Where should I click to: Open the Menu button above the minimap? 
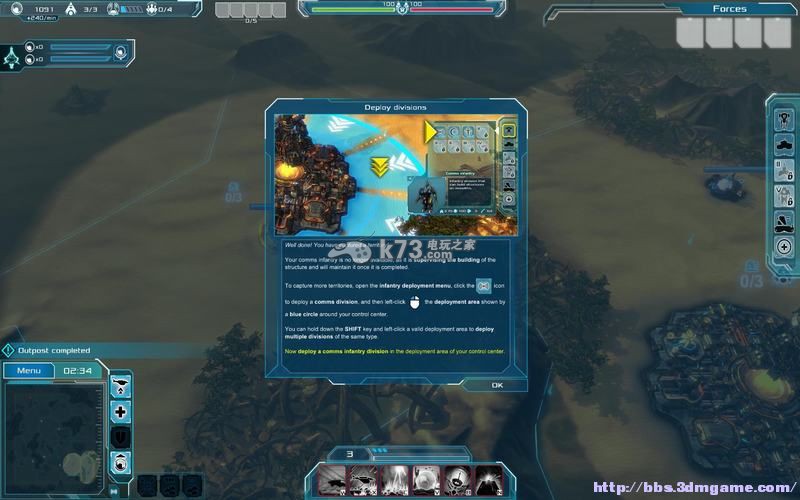[28, 370]
